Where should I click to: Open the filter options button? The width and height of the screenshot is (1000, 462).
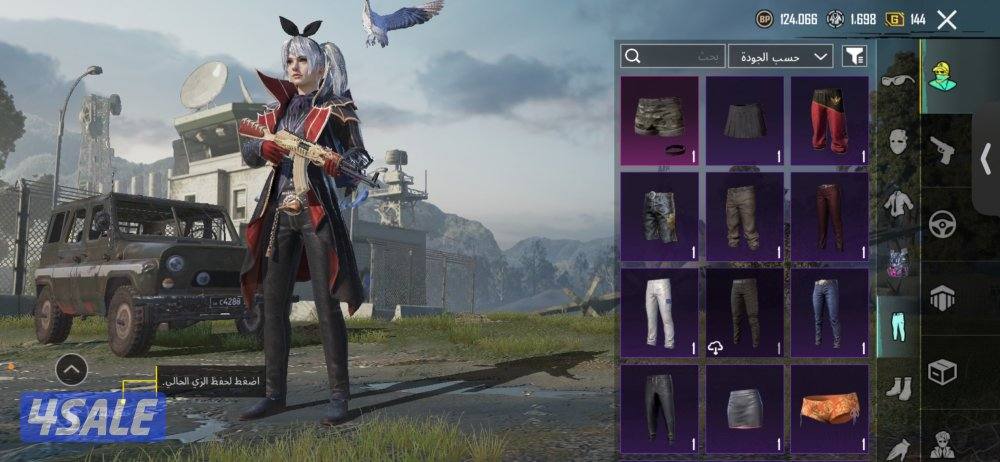(x=855, y=56)
